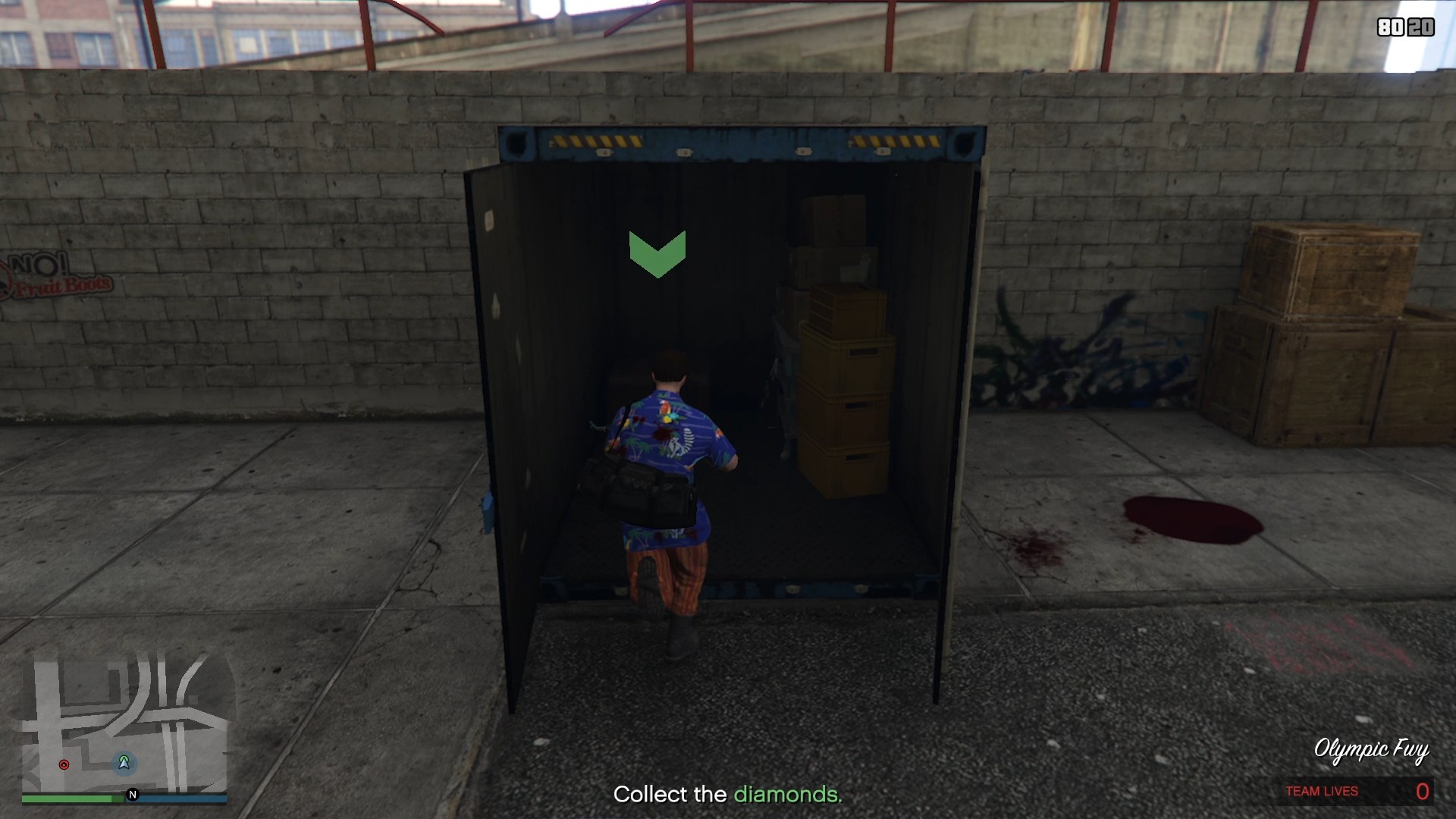Screen dimensions: 1456x819
Task: Select the player arrow on the minimap
Action: coord(124,763)
